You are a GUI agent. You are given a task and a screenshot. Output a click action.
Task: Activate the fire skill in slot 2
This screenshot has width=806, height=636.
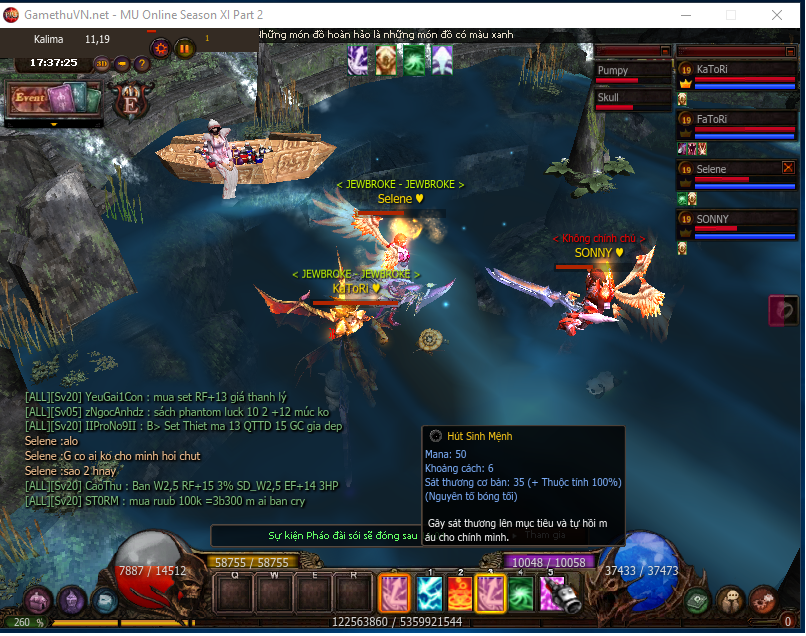click(460, 594)
